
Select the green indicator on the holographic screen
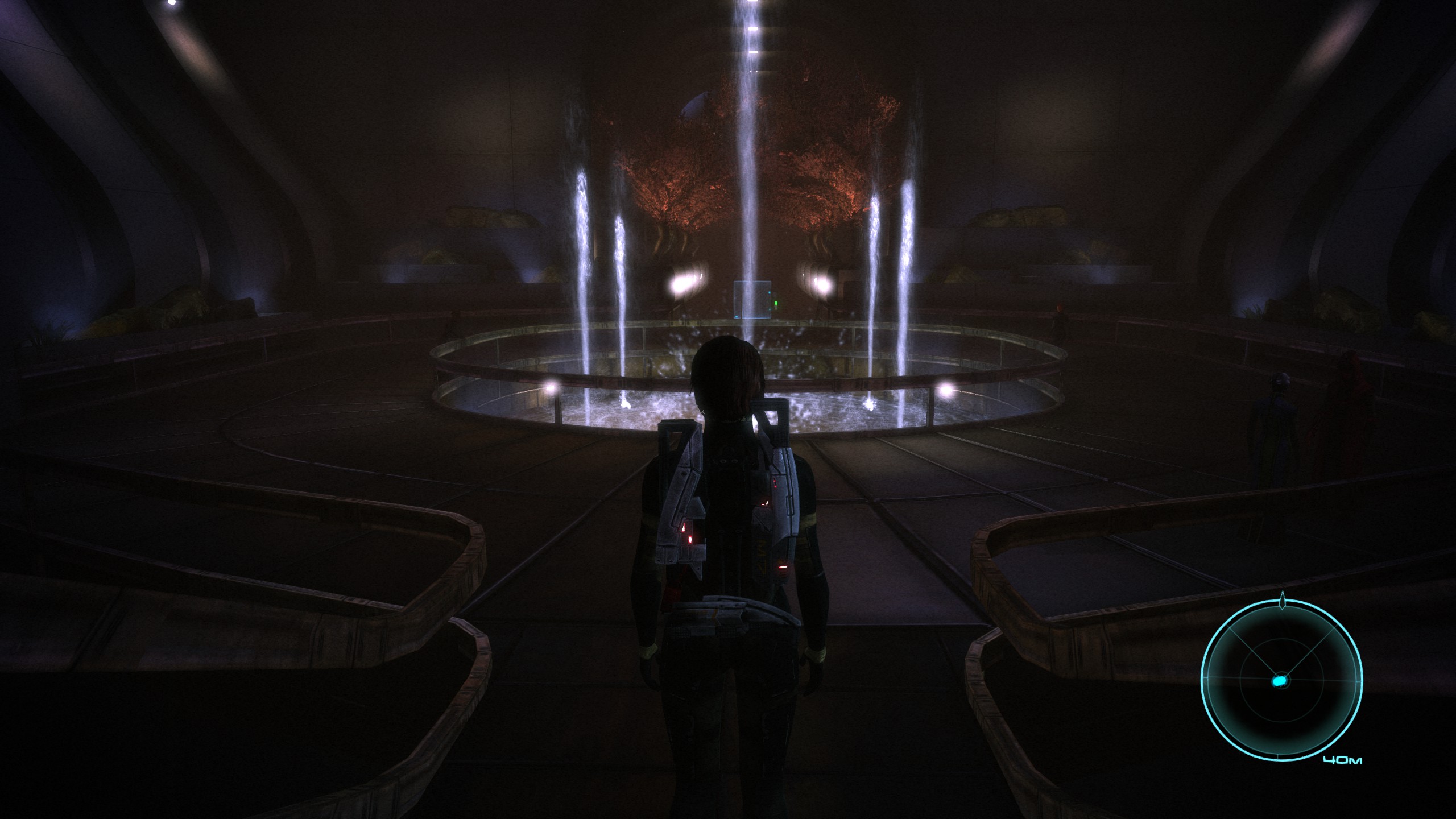[x=776, y=303]
